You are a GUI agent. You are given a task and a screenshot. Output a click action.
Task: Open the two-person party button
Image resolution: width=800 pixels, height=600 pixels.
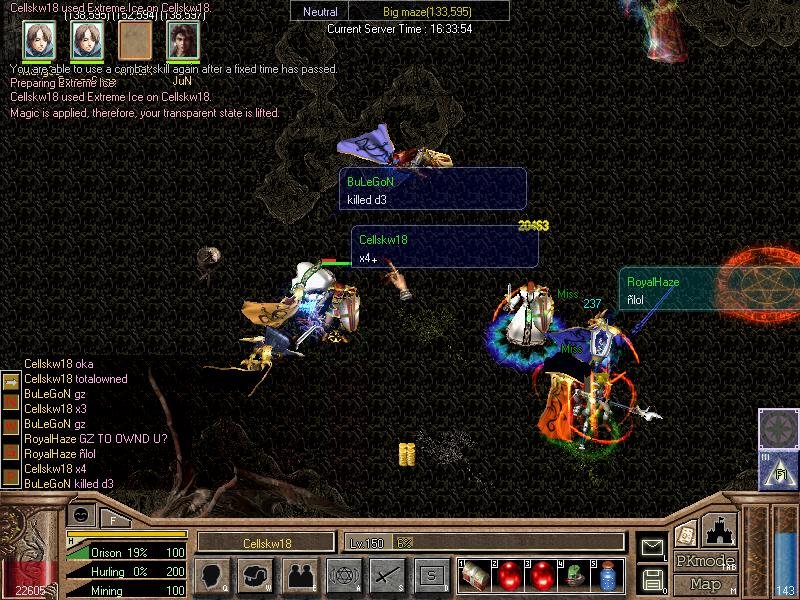coord(299,576)
